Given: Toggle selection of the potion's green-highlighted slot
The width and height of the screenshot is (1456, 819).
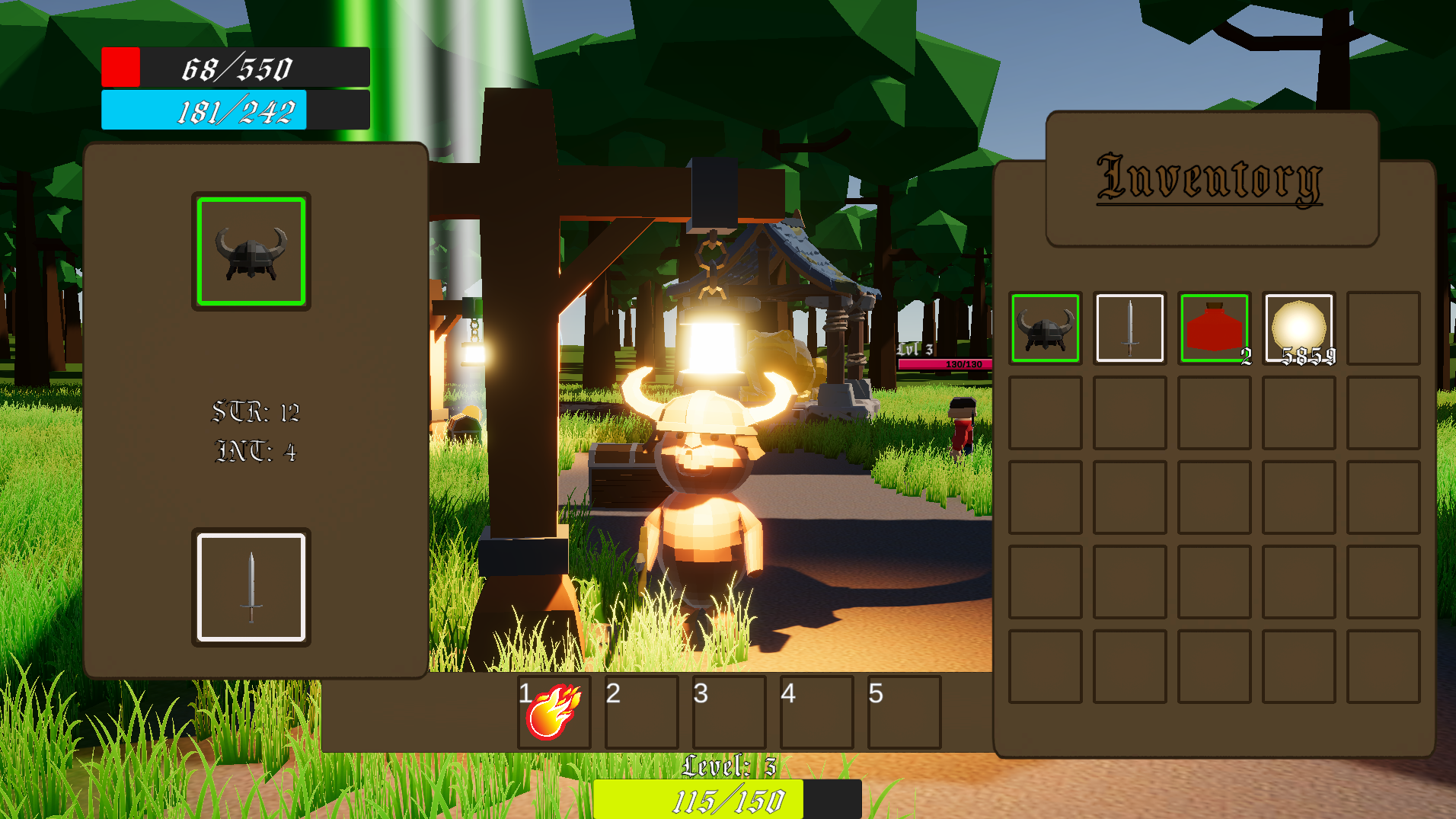Looking at the screenshot, I should pos(1214,328).
